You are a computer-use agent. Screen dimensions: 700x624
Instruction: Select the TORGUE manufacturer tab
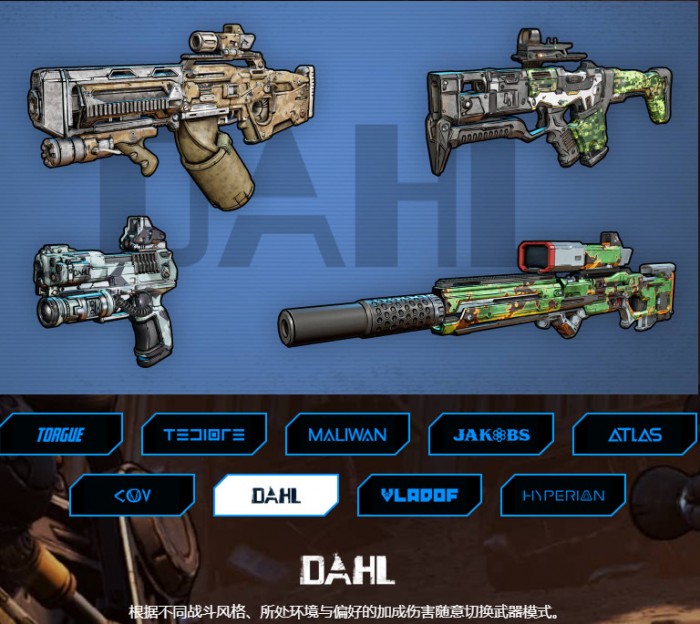point(60,435)
